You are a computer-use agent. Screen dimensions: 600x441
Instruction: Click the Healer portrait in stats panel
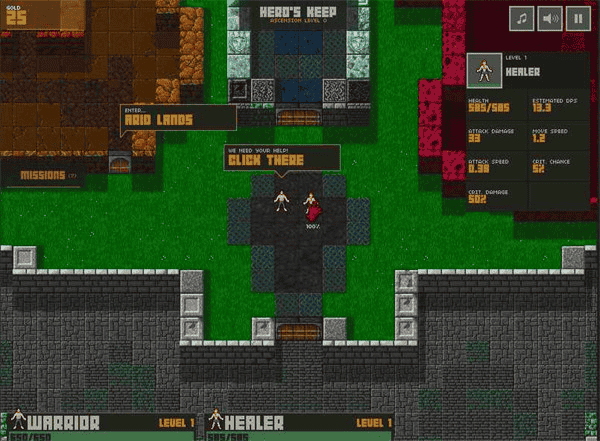pos(484,70)
